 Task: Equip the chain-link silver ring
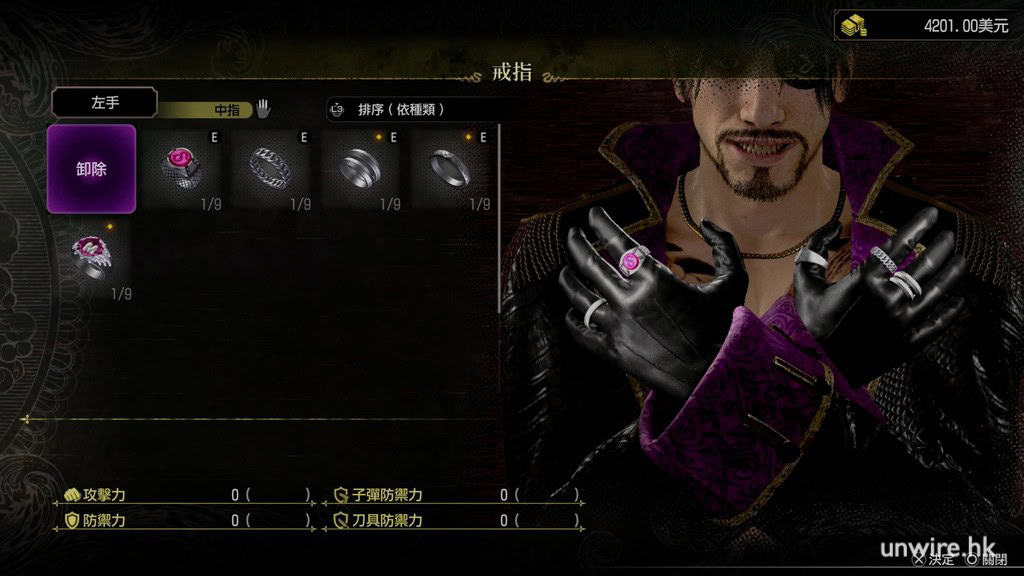pyautogui.click(x=271, y=169)
